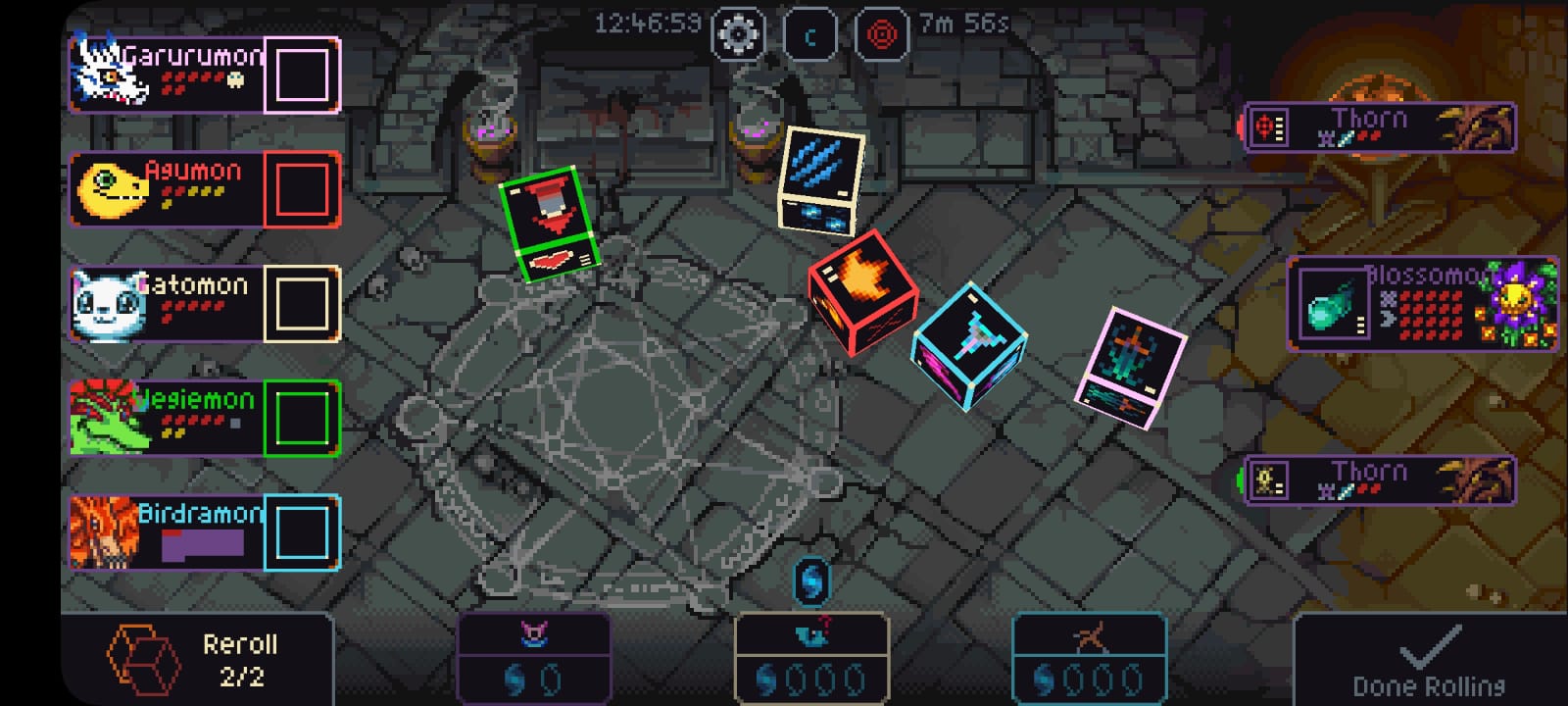Image resolution: width=1568 pixels, height=706 pixels.
Task: Cast the purple-framed two-mana spell
Action: pos(534,659)
